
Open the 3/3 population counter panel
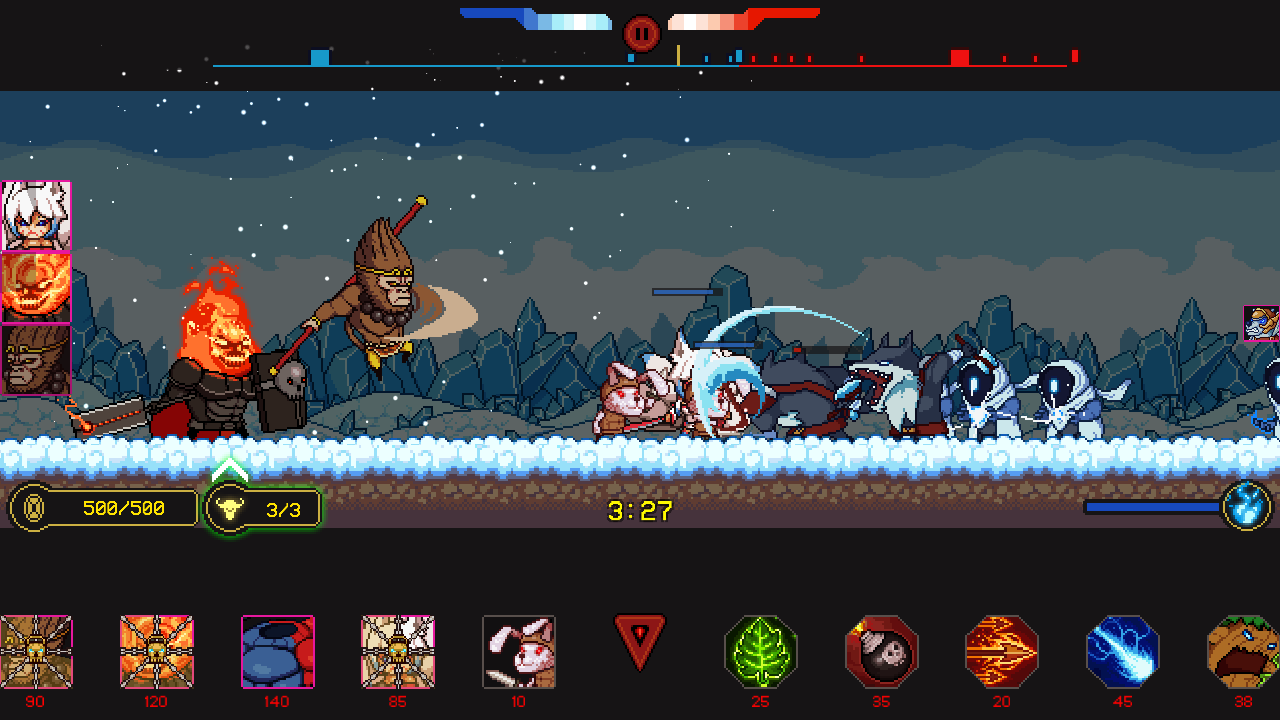tap(263, 507)
